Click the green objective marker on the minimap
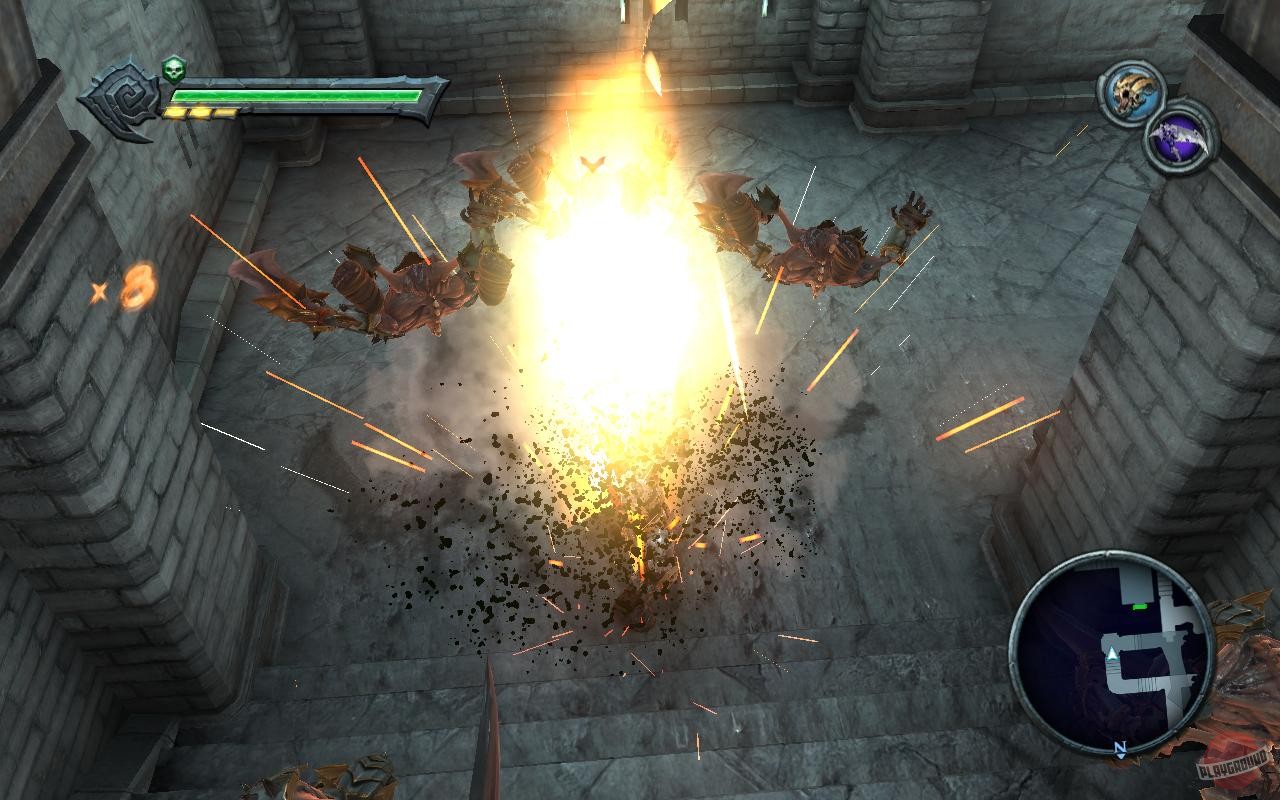Image resolution: width=1280 pixels, height=800 pixels. pos(1139,606)
